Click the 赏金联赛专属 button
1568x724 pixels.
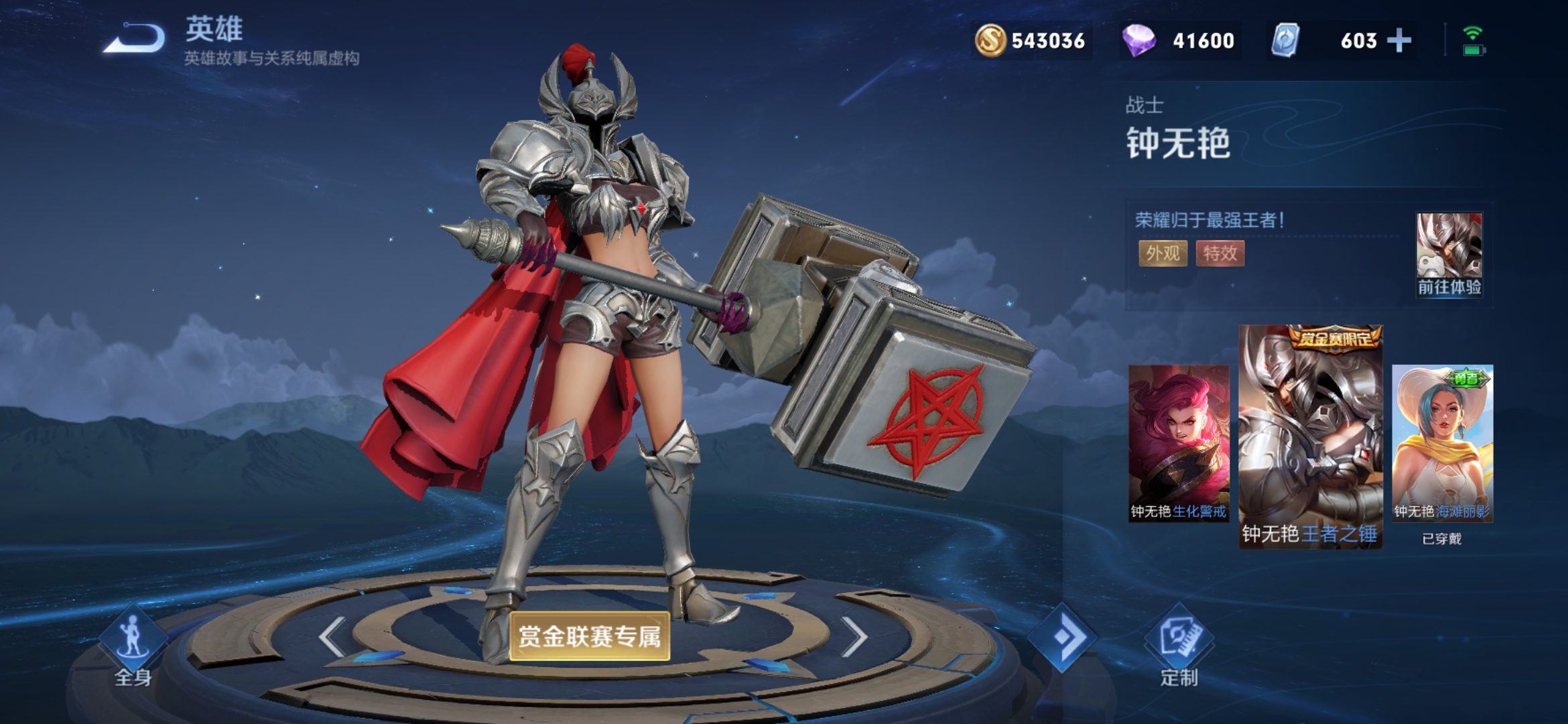coord(590,636)
